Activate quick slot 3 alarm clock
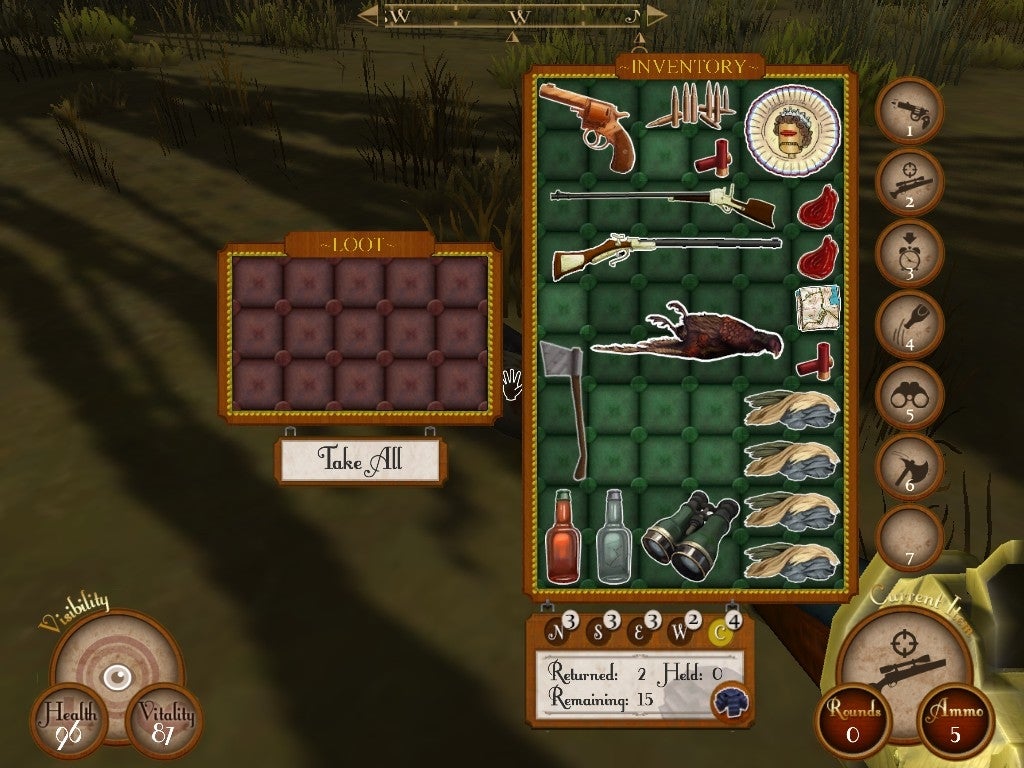The image size is (1024, 768). (909, 253)
